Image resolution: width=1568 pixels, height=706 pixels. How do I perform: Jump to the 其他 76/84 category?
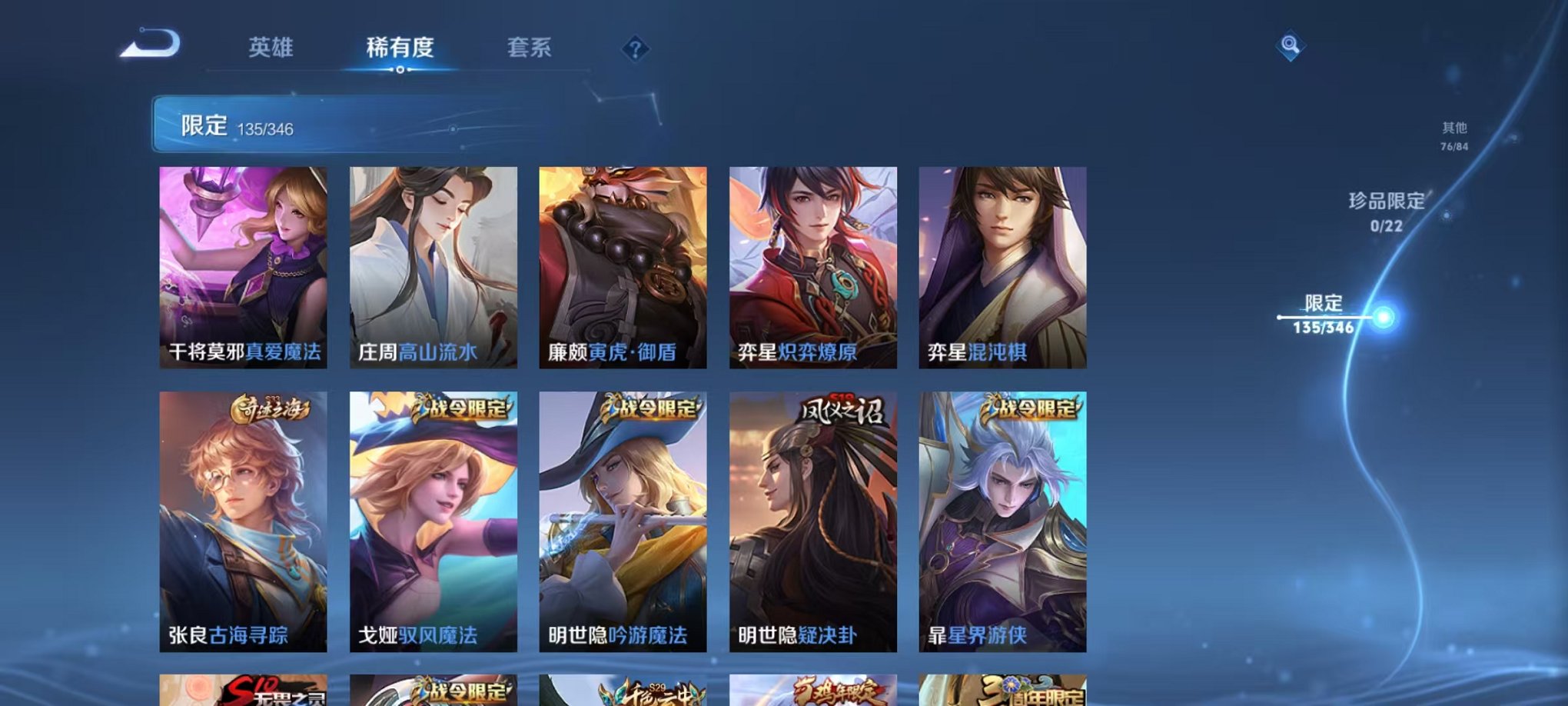pyautogui.click(x=1455, y=137)
